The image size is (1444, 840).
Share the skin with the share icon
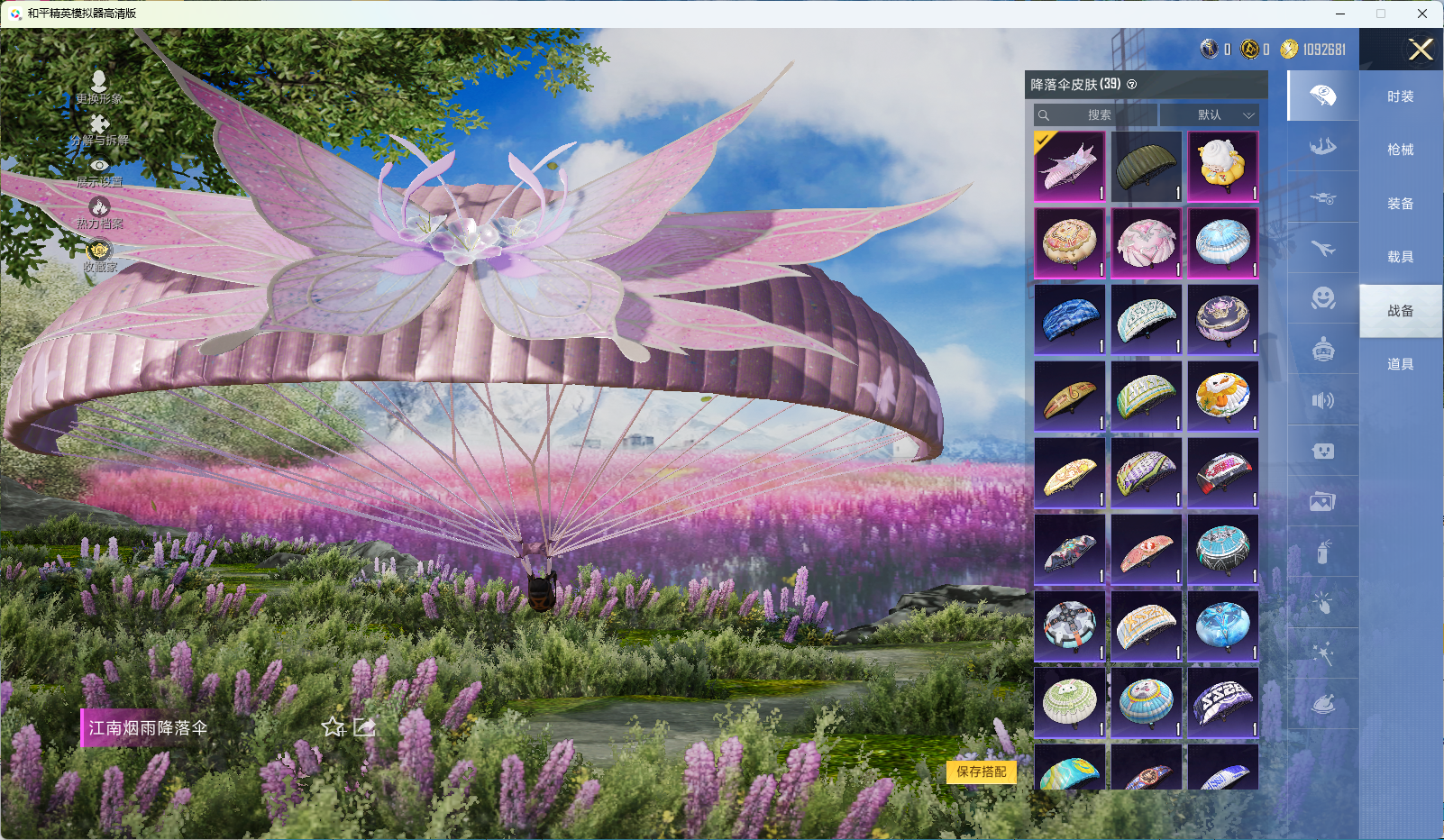click(364, 726)
